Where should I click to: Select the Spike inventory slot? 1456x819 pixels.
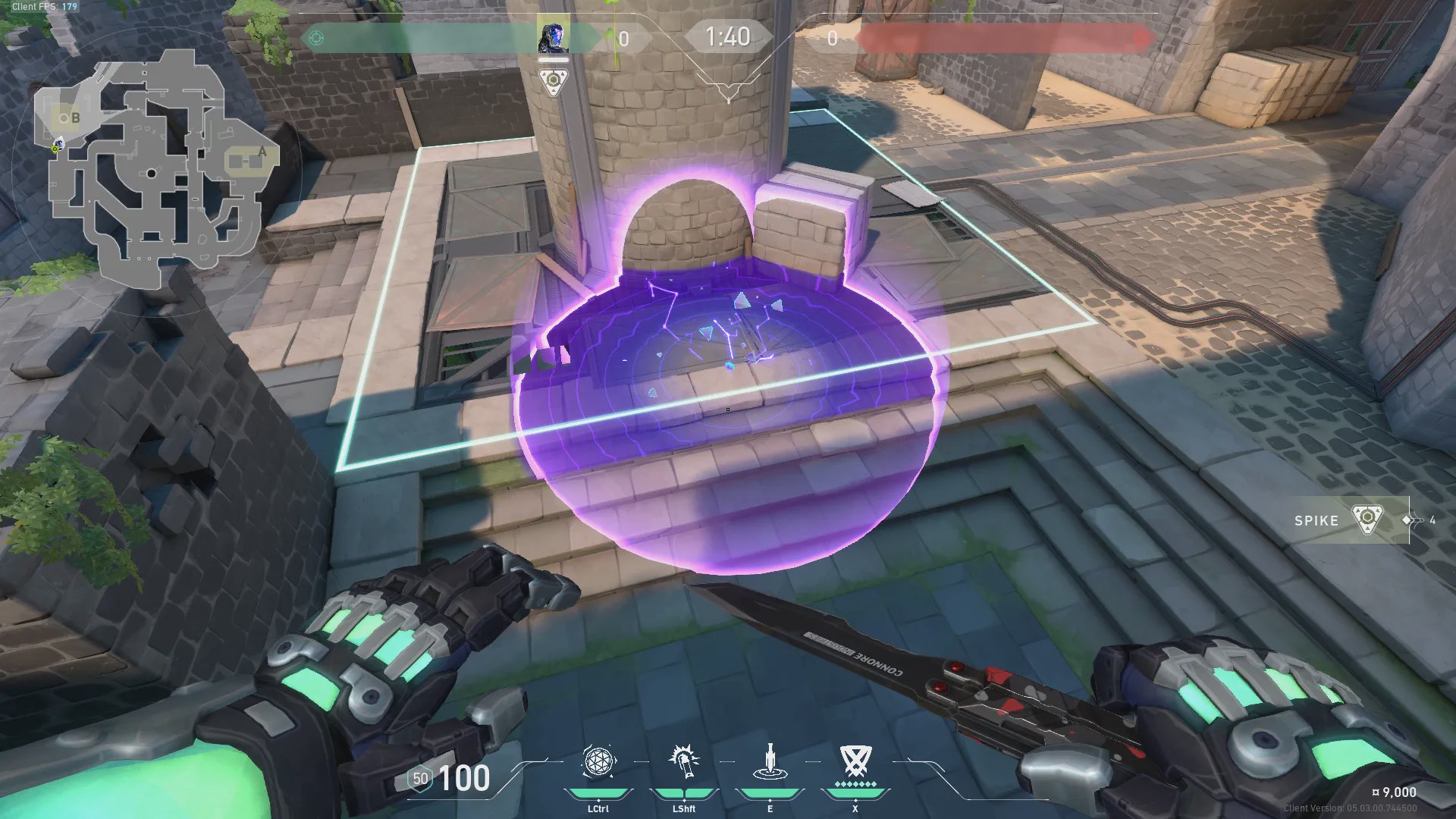tap(1351, 520)
